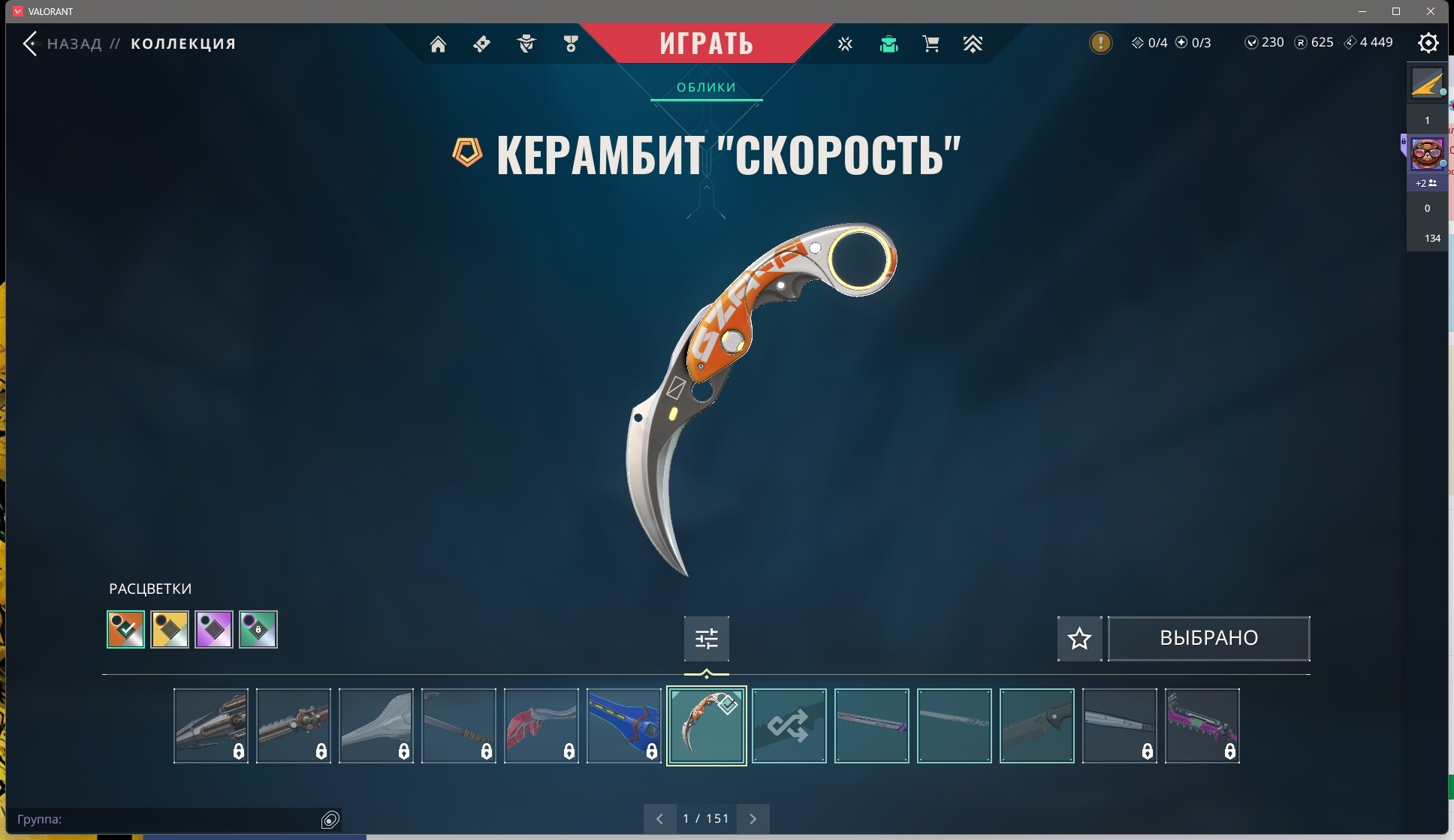Click the ВЫБРАНО equipped button
Image resolution: width=1454 pixels, height=840 pixels.
pyautogui.click(x=1208, y=639)
